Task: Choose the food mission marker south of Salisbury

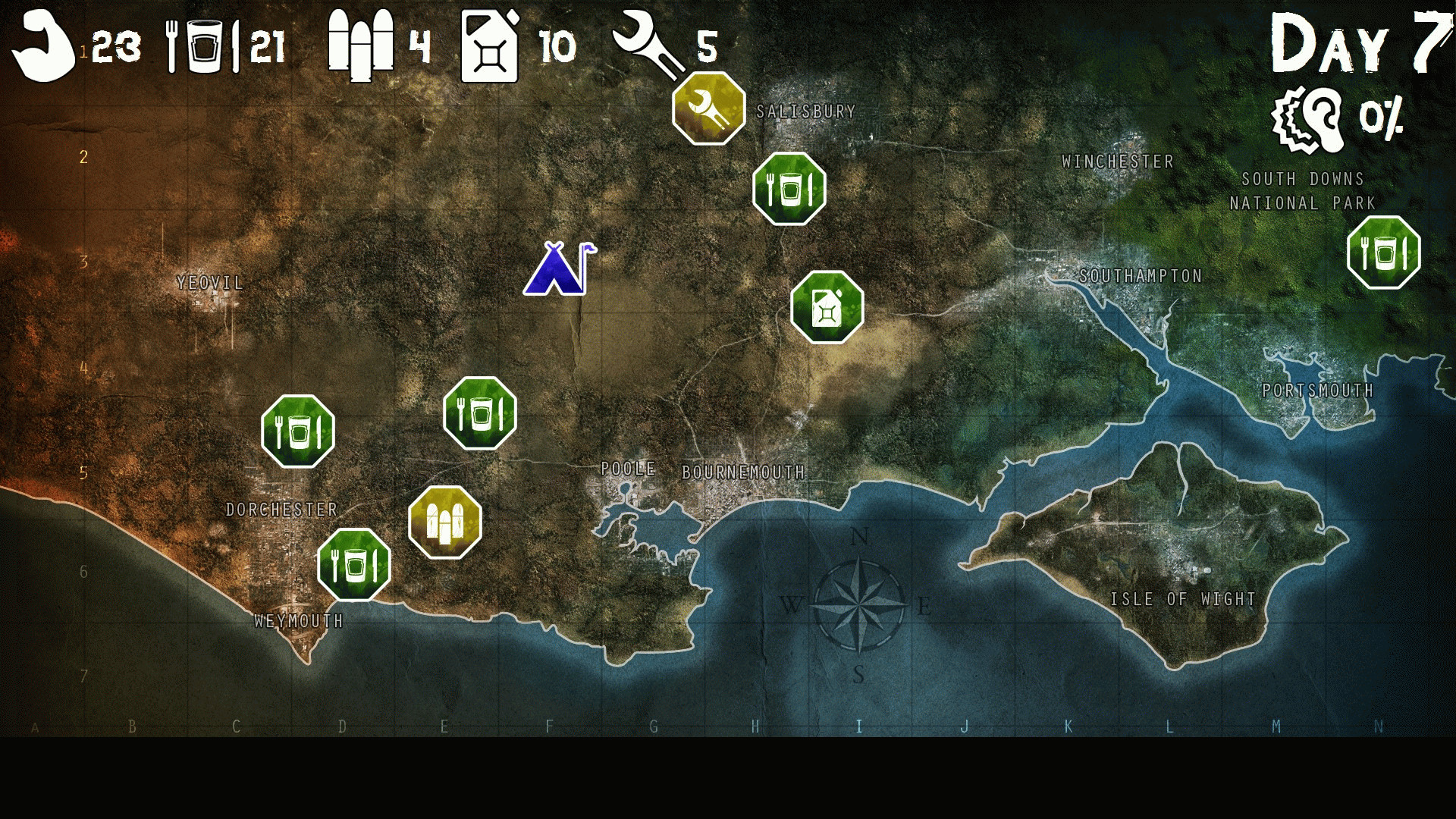Action: pyautogui.click(x=789, y=189)
